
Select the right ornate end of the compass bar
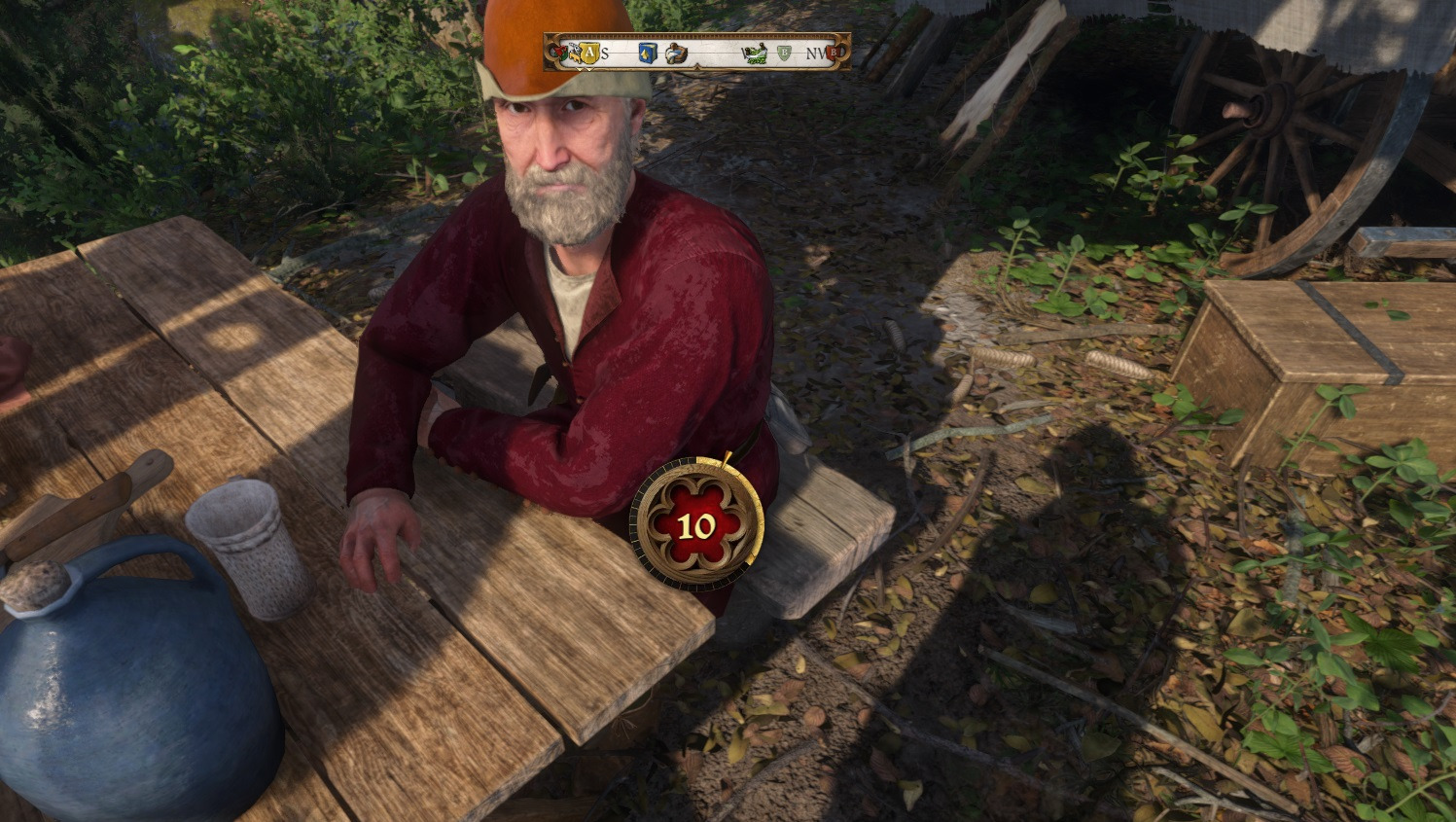coord(847,54)
